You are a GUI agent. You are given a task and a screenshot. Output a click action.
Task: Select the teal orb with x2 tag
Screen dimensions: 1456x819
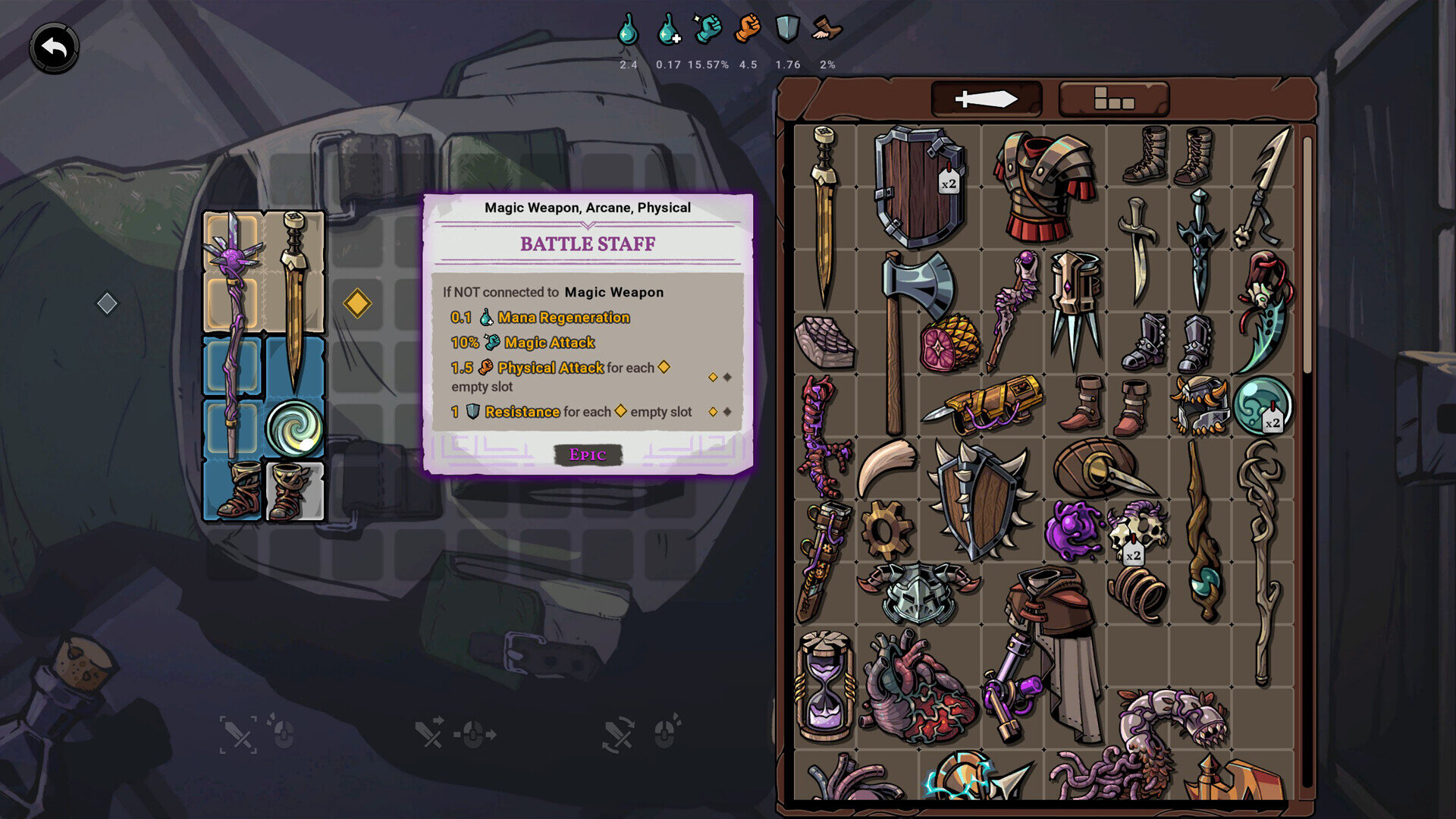click(1262, 406)
